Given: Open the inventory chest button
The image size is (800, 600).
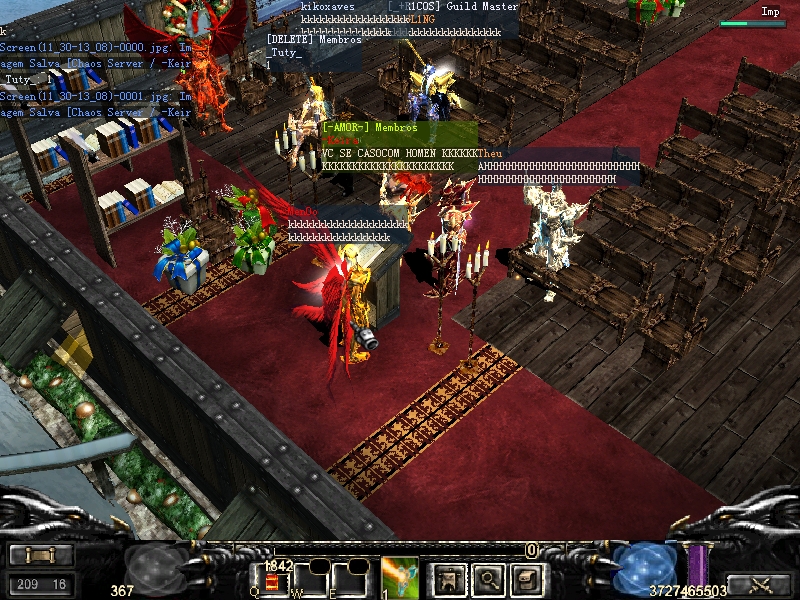Looking at the screenshot, I should coord(526,577).
